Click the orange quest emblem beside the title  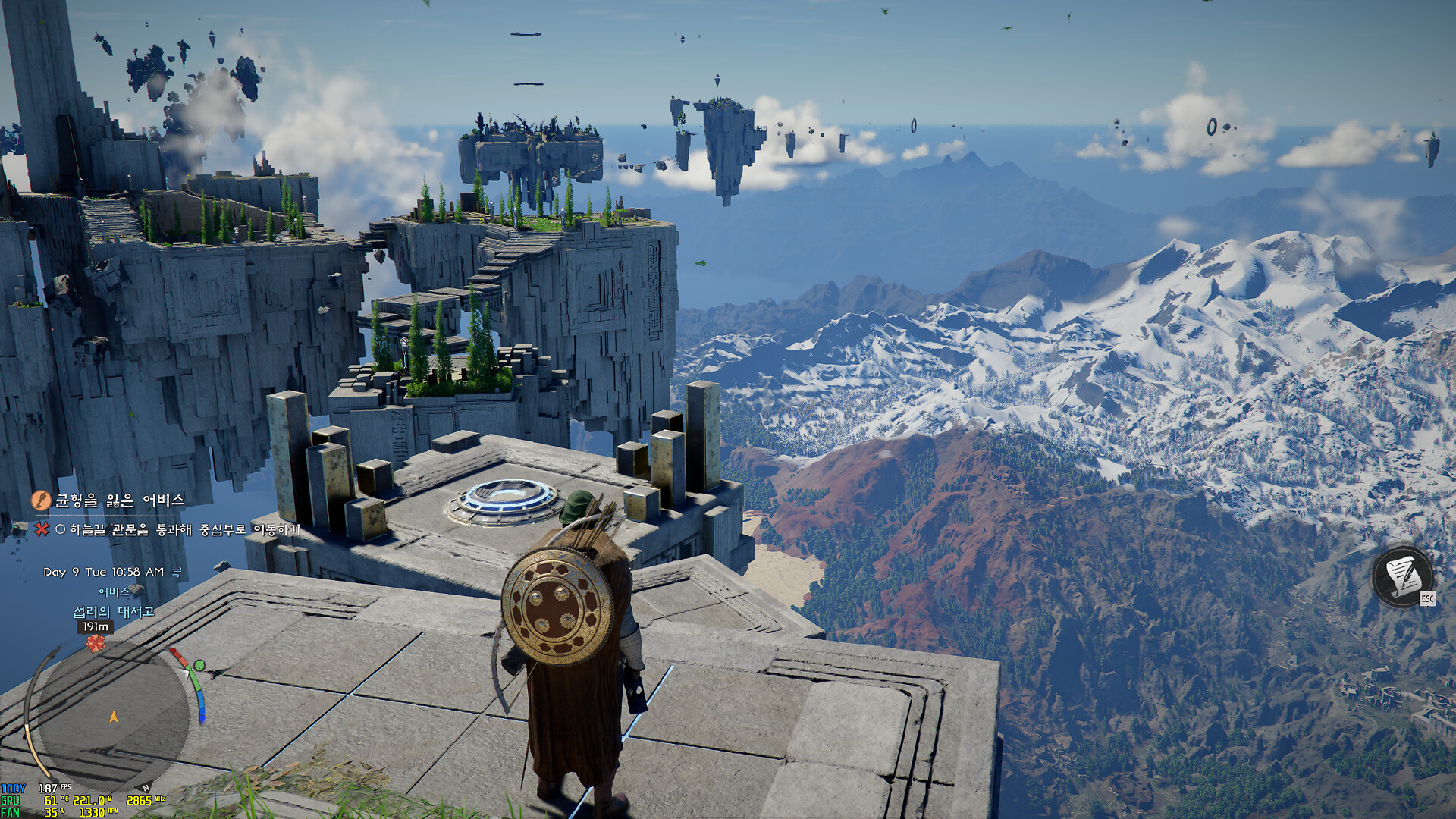pyautogui.click(x=41, y=500)
